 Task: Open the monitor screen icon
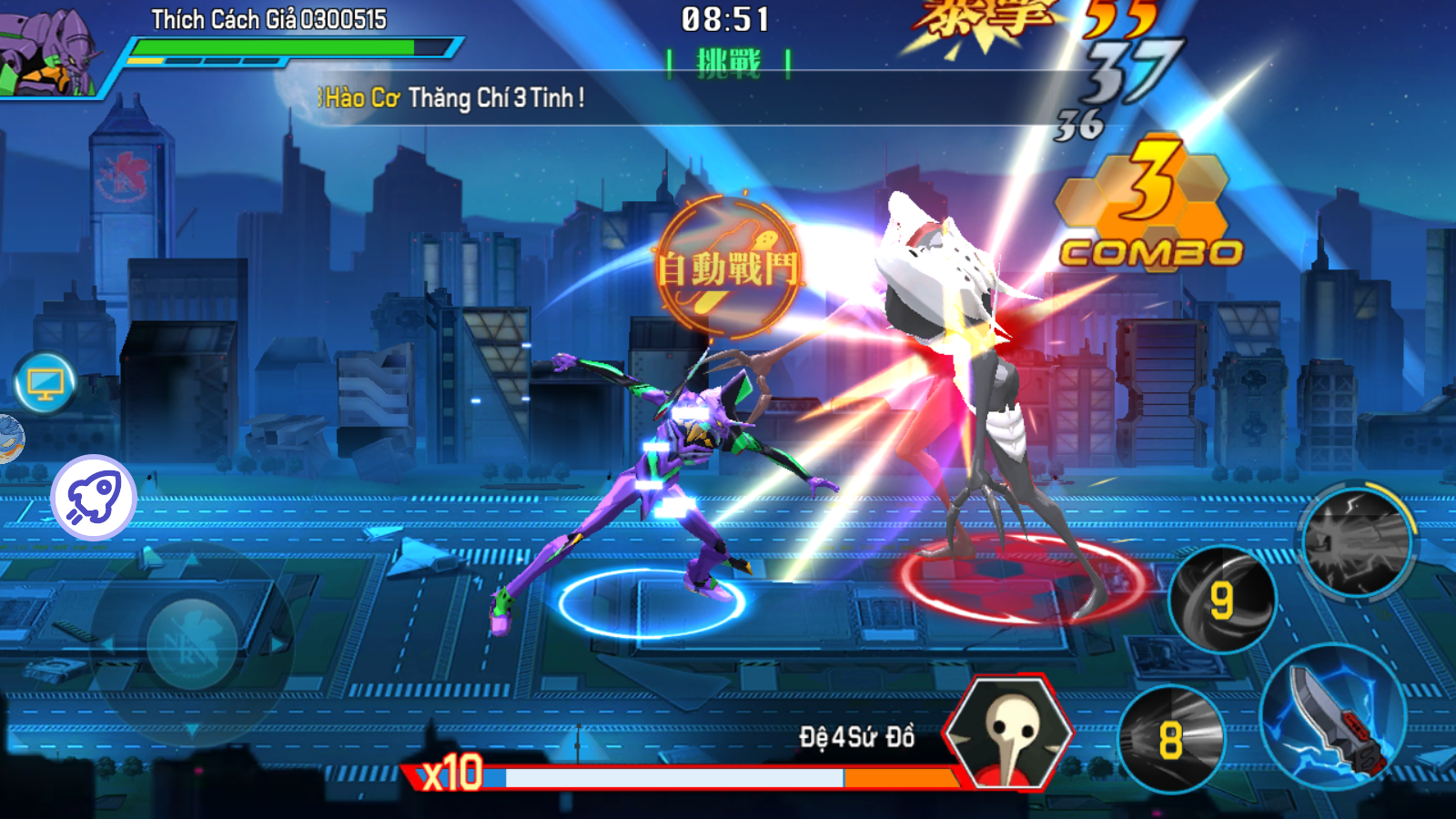point(45,384)
